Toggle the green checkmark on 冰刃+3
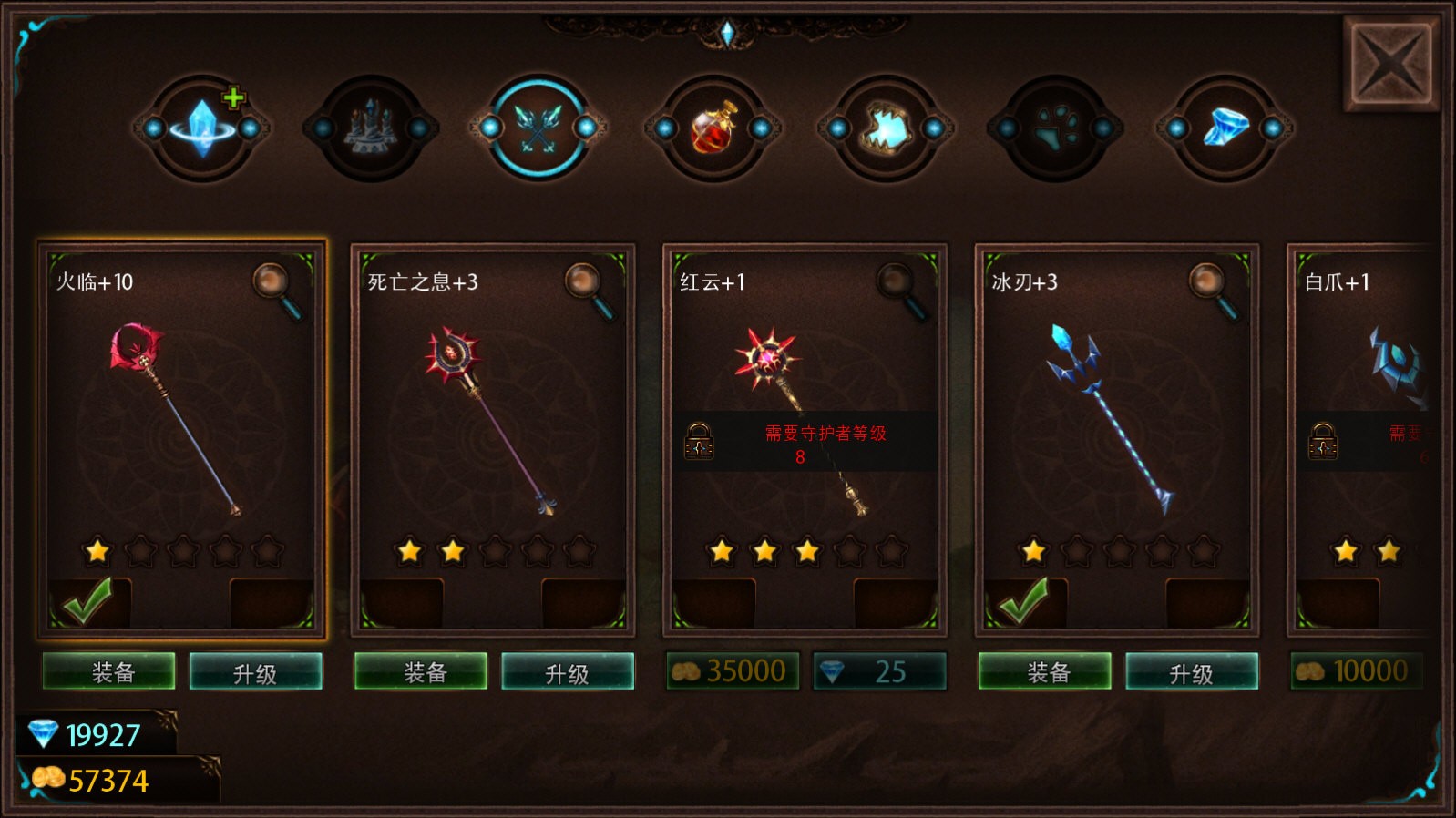Image resolution: width=1456 pixels, height=818 pixels. tap(1023, 600)
